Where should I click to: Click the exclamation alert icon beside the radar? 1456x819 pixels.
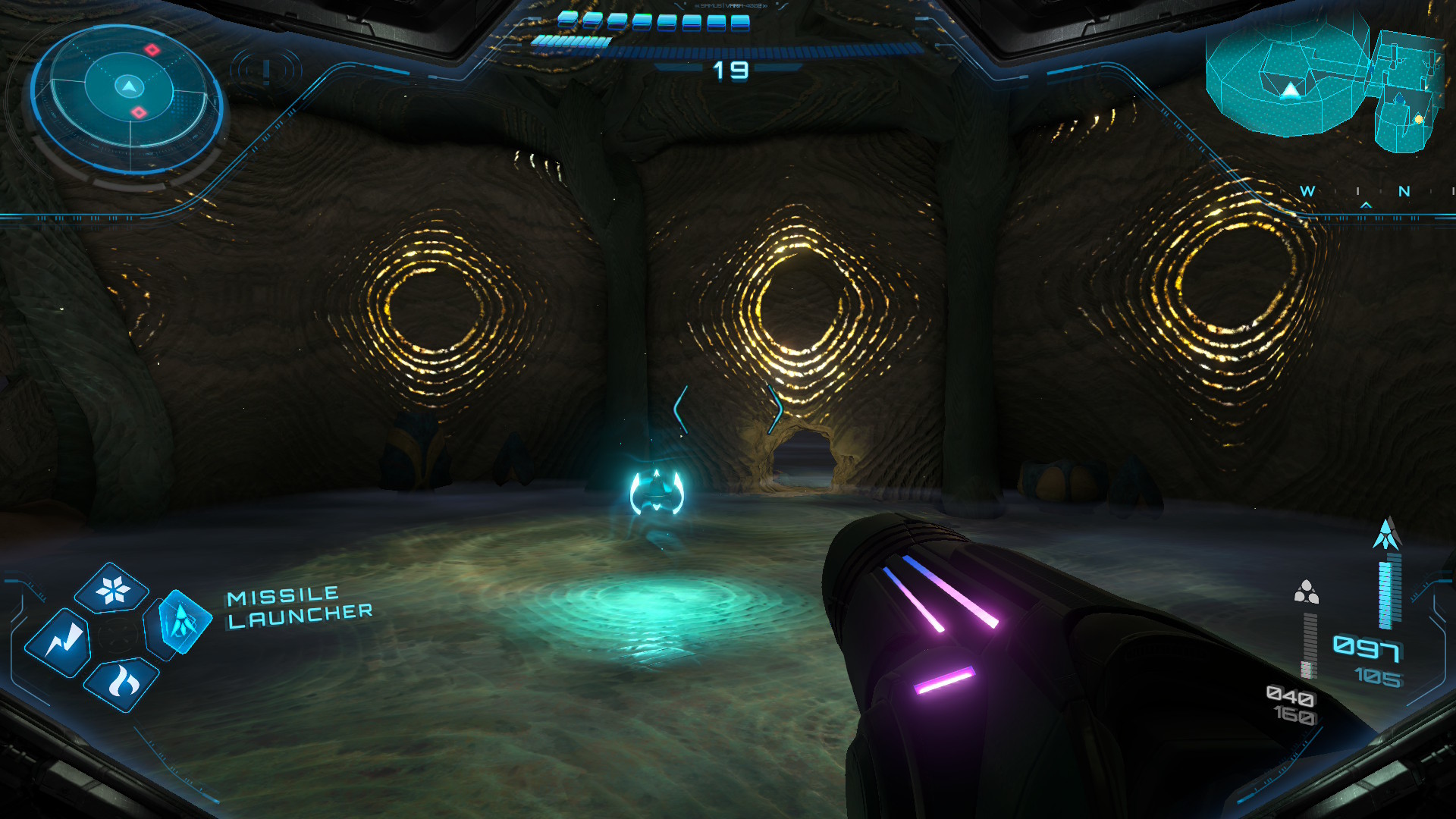point(265,72)
